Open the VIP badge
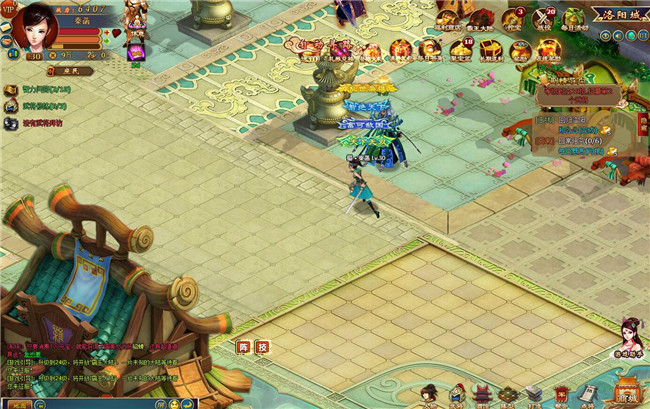This screenshot has width=650, height=409. pos(7,9)
